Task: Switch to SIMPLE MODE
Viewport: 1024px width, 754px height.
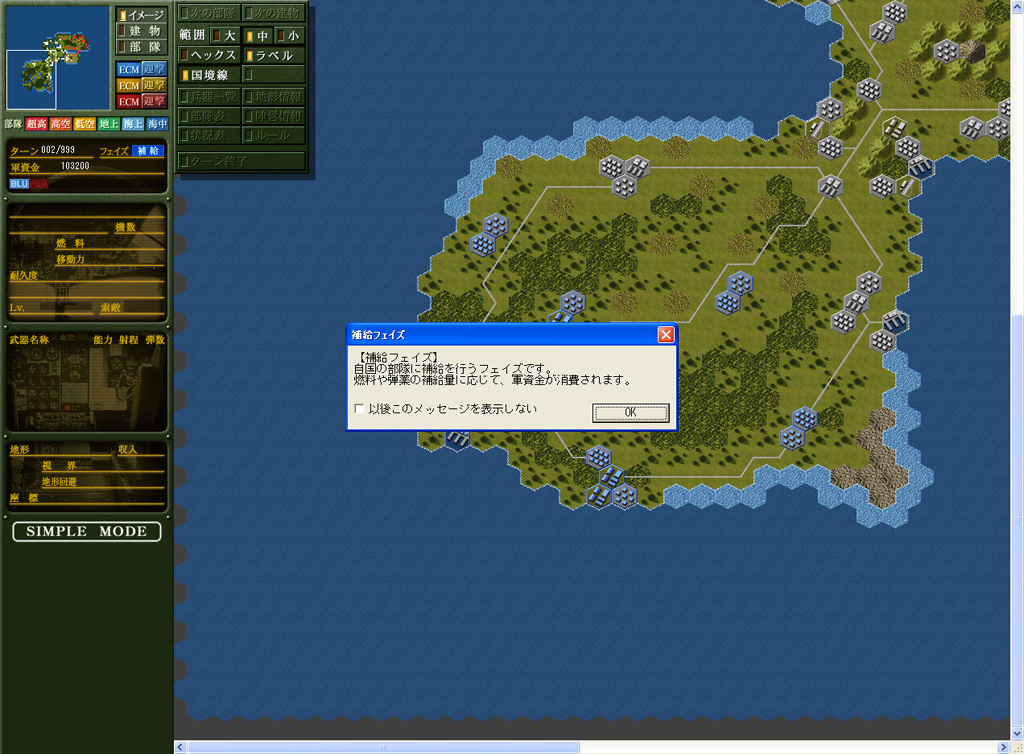Action: pos(86,531)
